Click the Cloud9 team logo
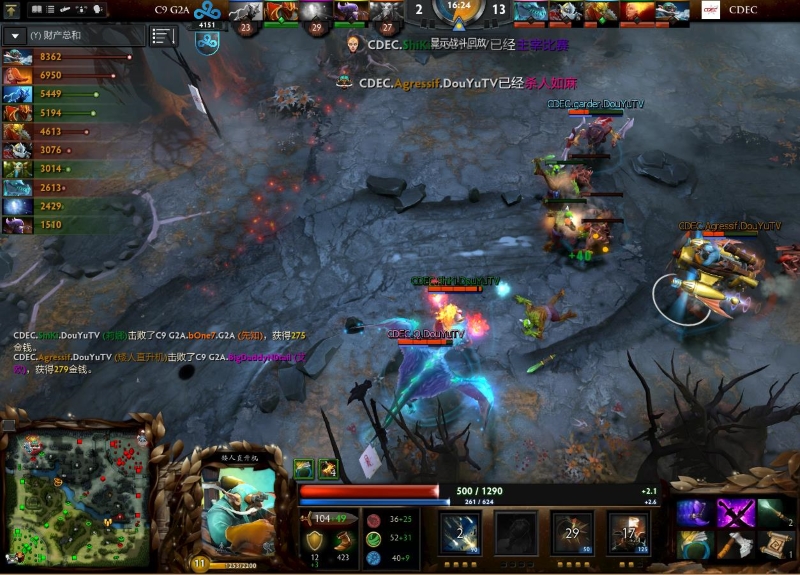The height and width of the screenshot is (575, 800). point(207,42)
